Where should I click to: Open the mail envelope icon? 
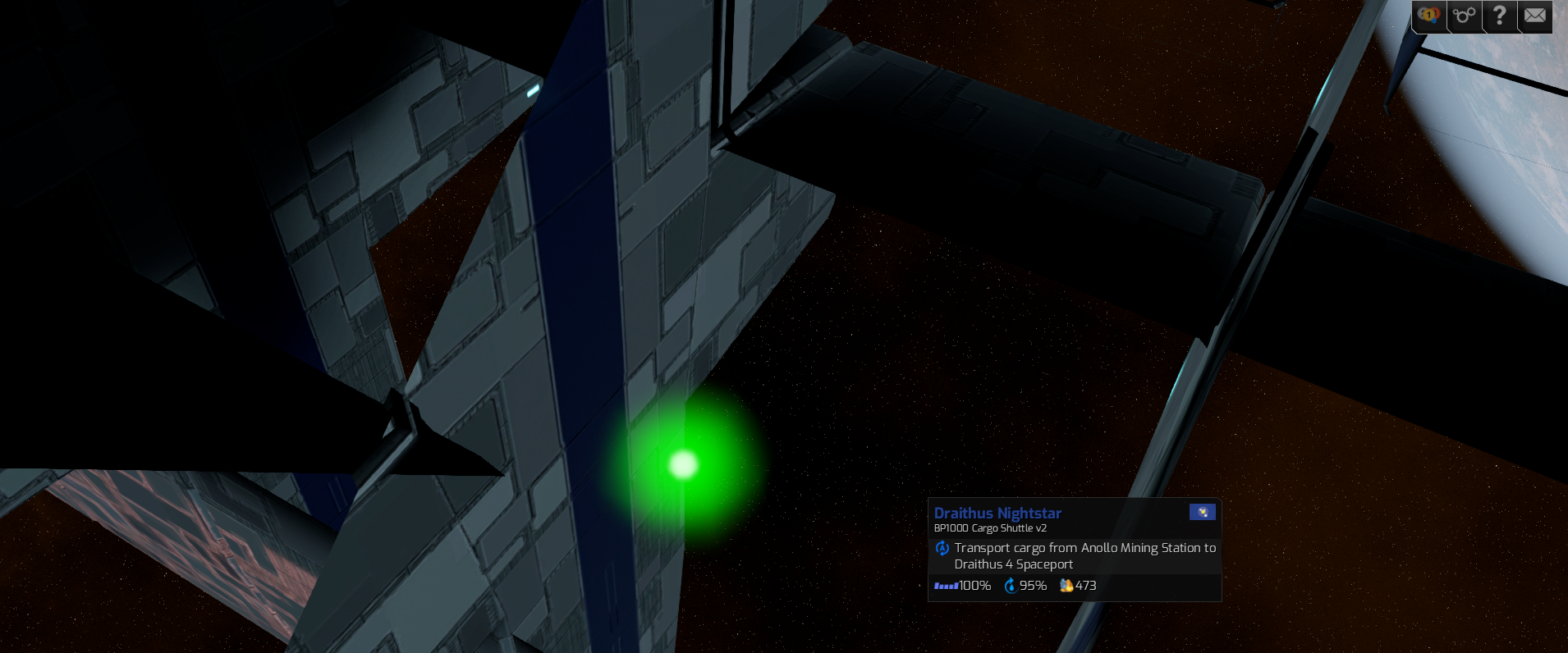point(1536,15)
